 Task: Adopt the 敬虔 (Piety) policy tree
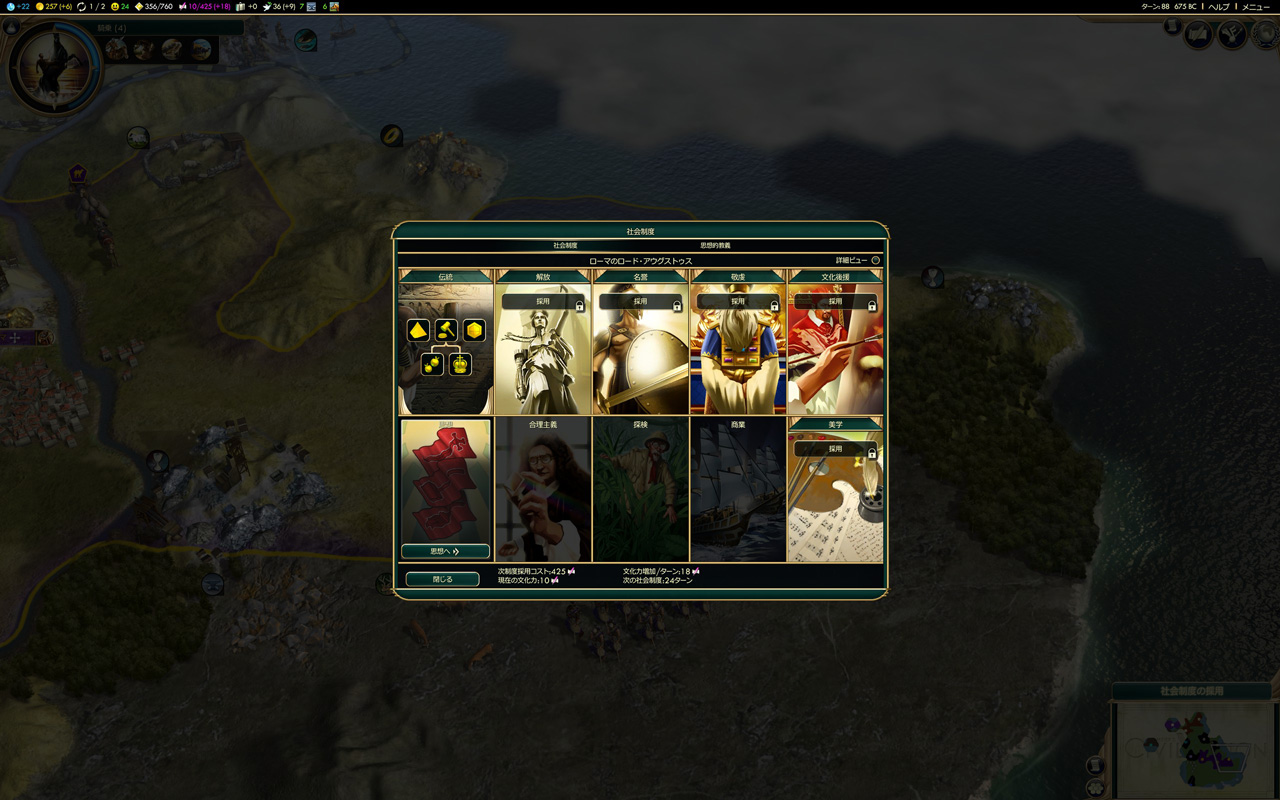738,301
